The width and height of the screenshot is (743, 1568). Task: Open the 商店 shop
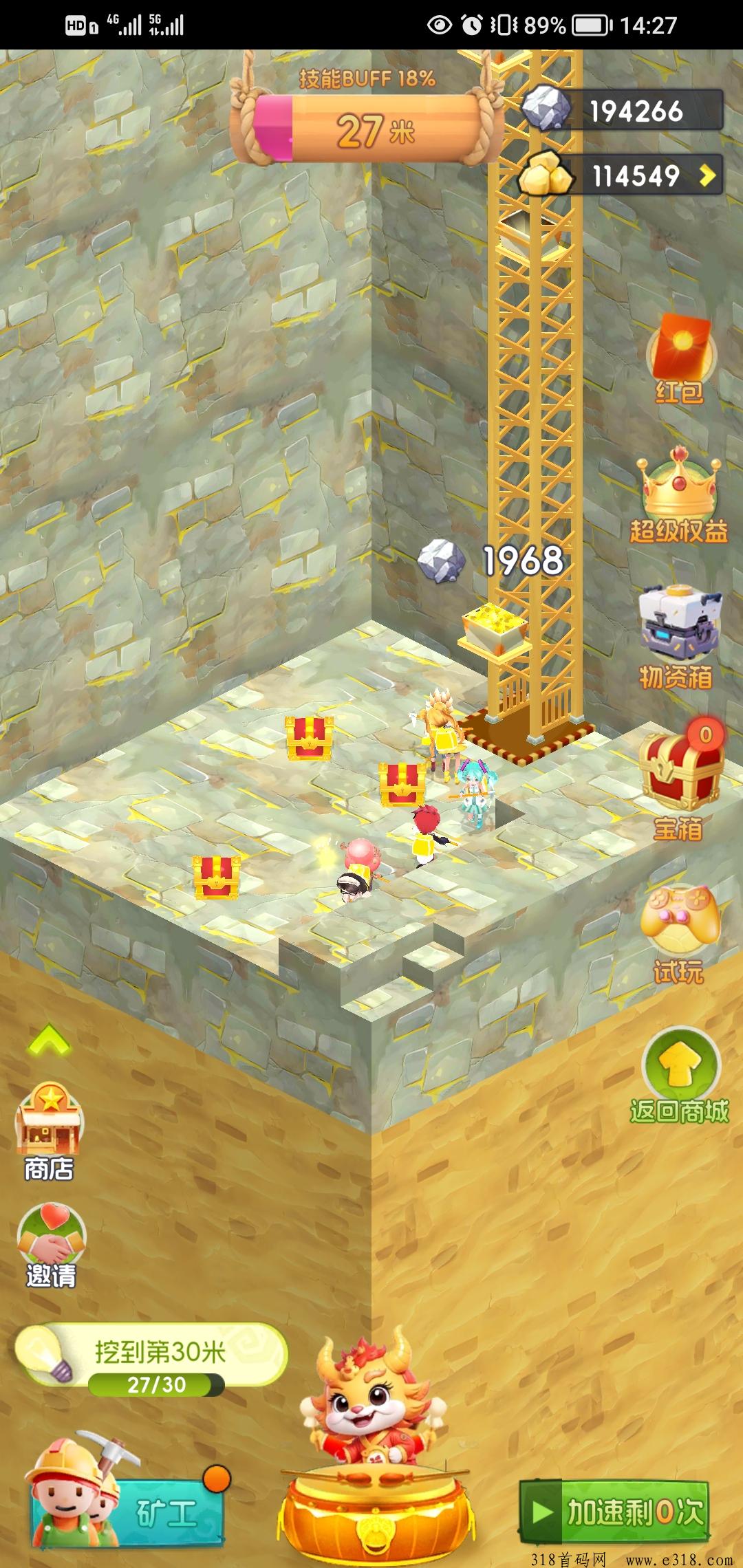click(49, 1129)
